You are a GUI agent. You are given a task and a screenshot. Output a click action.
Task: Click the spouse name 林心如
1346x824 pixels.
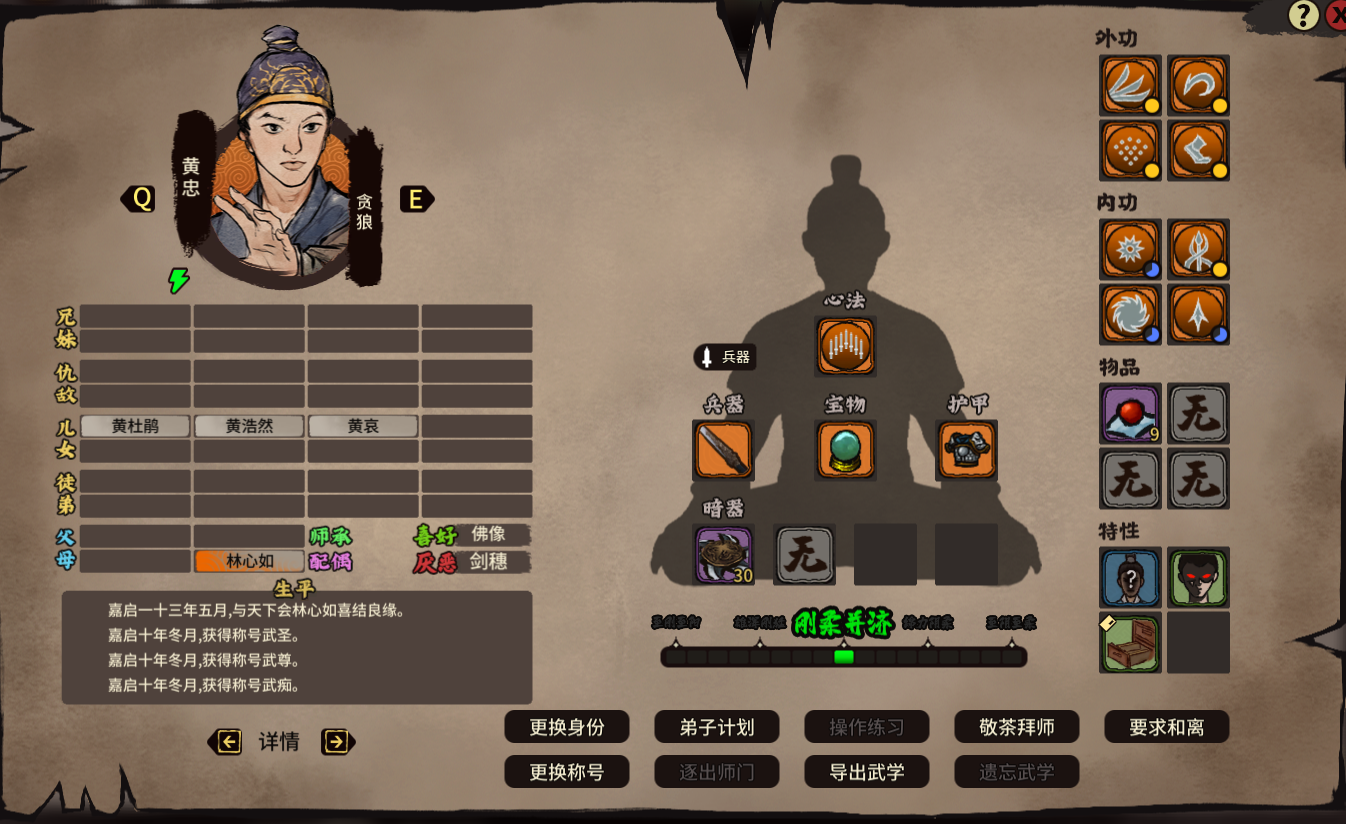pos(249,561)
